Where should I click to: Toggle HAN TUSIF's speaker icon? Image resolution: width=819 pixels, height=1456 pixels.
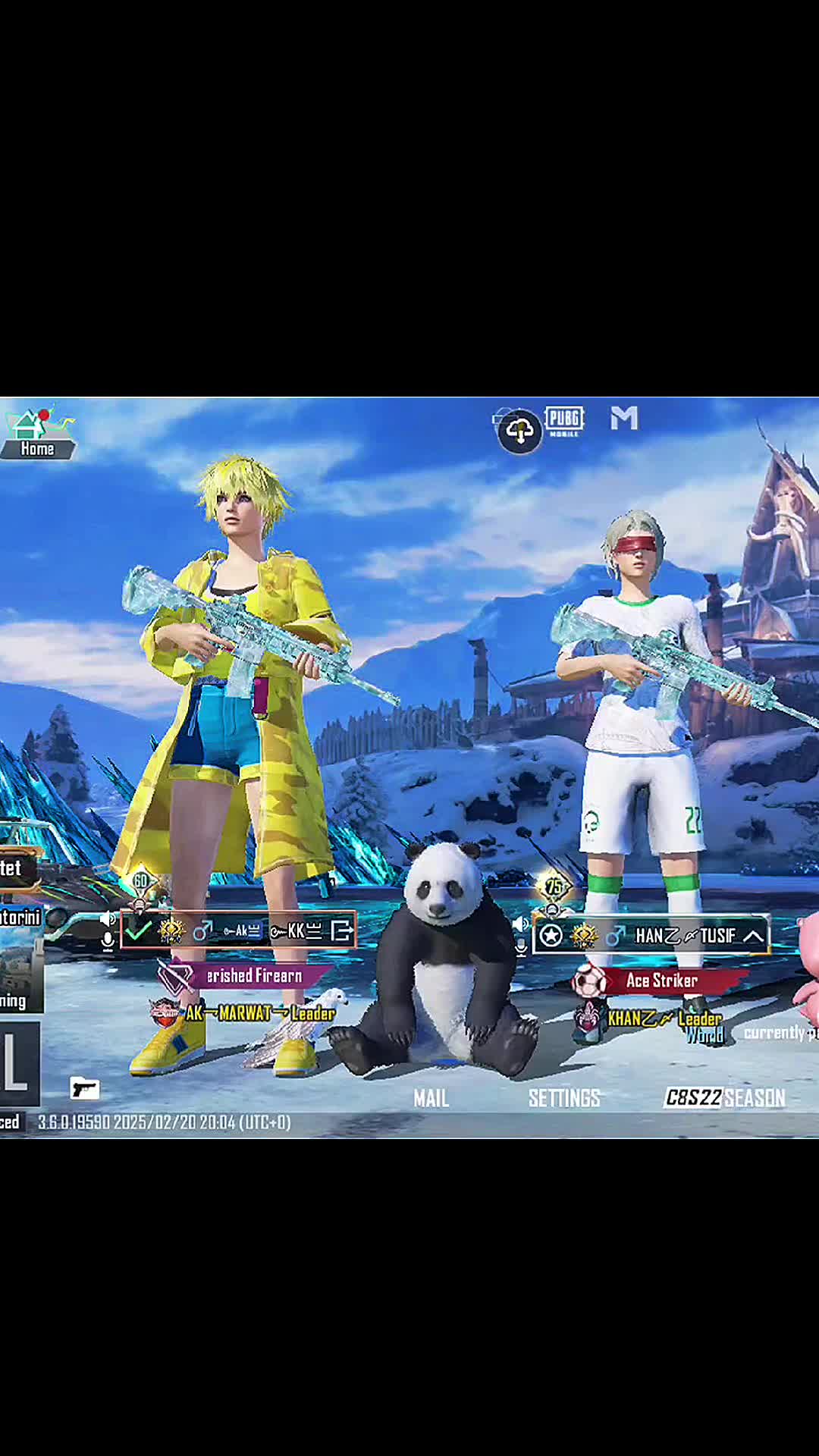(x=520, y=924)
